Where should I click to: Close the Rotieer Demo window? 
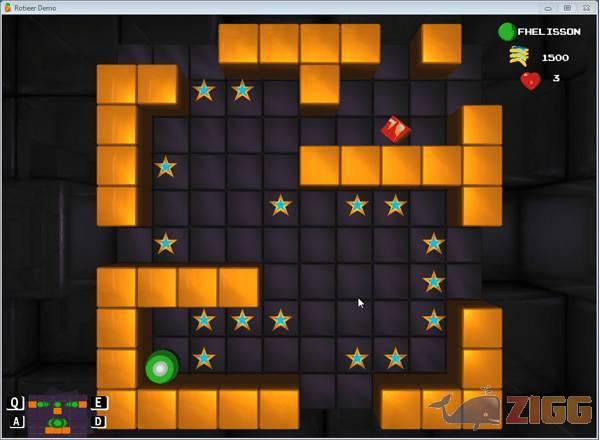tap(585, 7)
